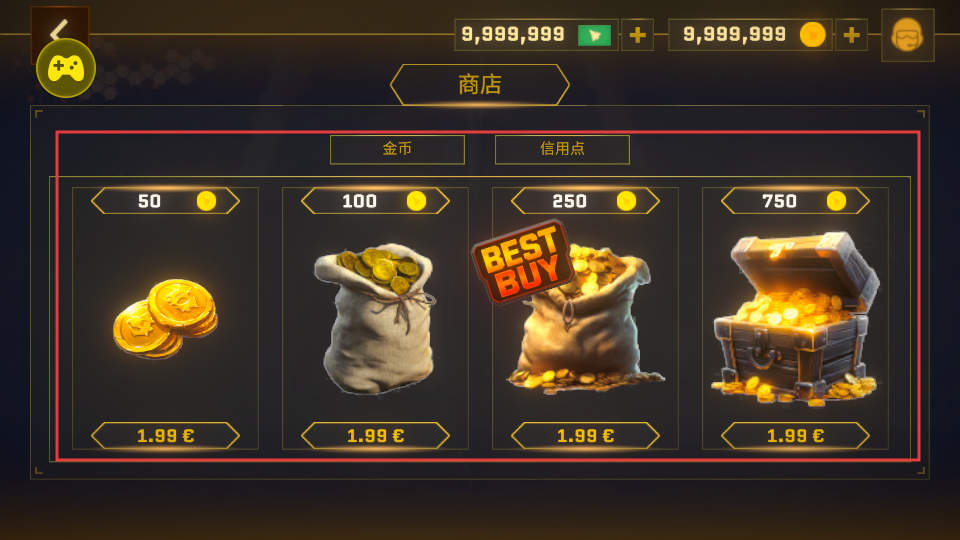Switch to the 信用点 tab

[x=562, y=149]
